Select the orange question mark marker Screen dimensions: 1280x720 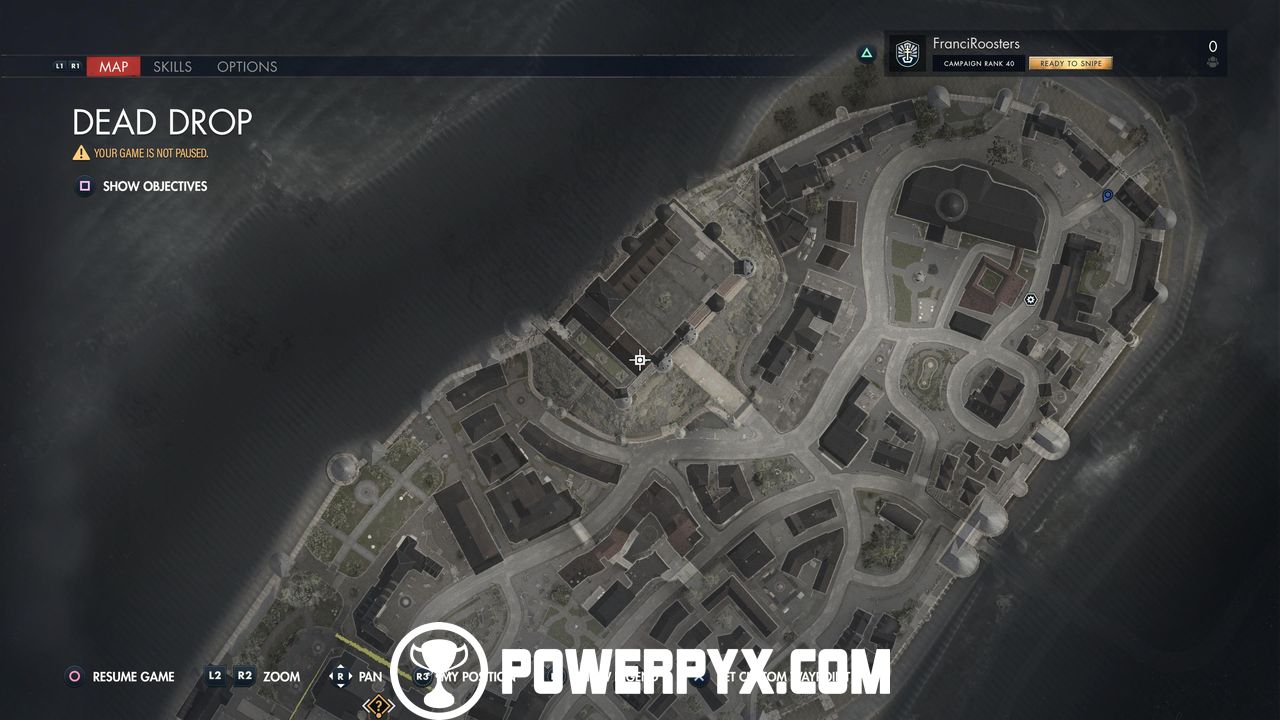(378, 707)
